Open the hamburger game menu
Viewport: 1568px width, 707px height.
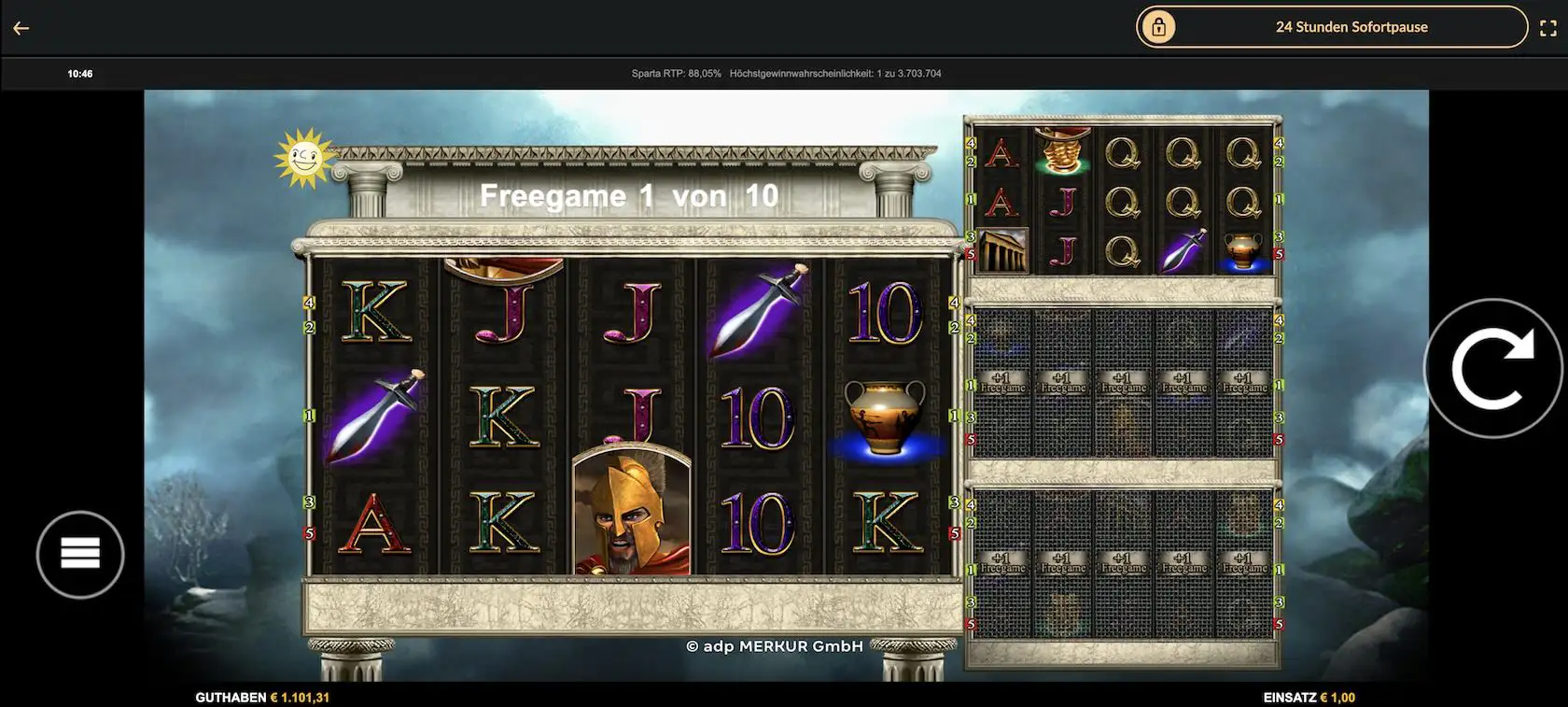point(80,554)
